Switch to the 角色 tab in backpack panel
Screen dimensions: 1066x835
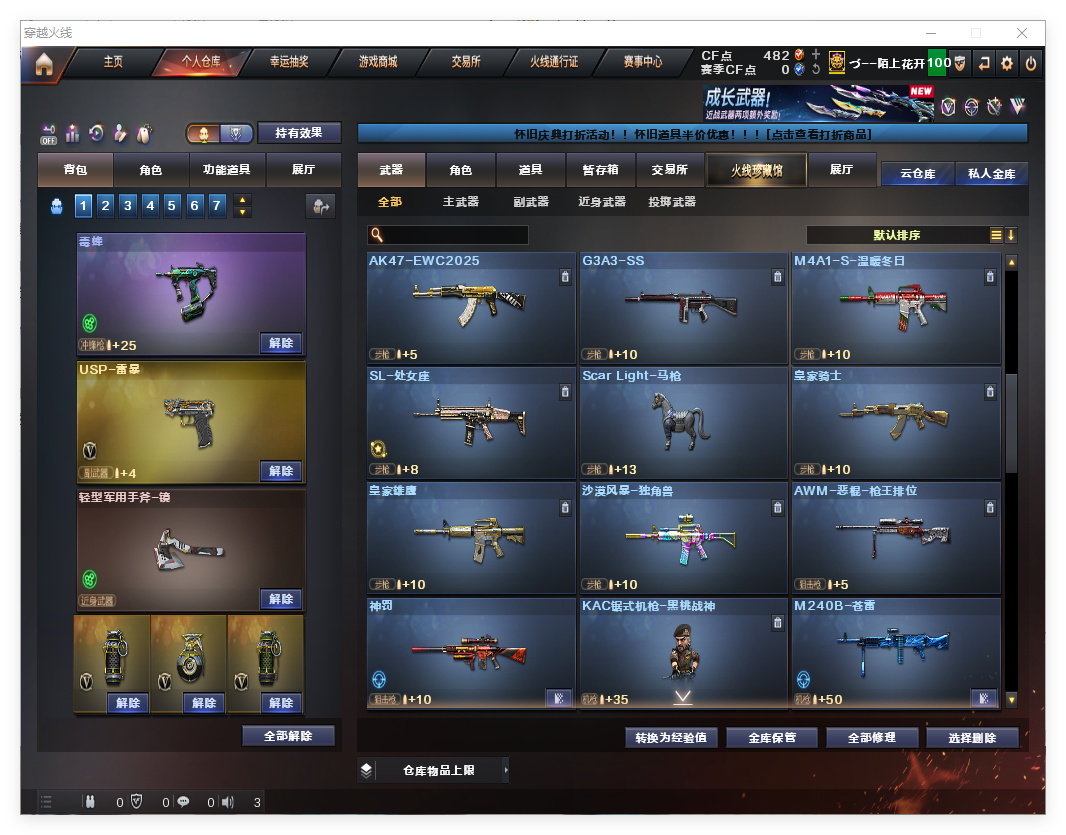(x=150, y=171)
